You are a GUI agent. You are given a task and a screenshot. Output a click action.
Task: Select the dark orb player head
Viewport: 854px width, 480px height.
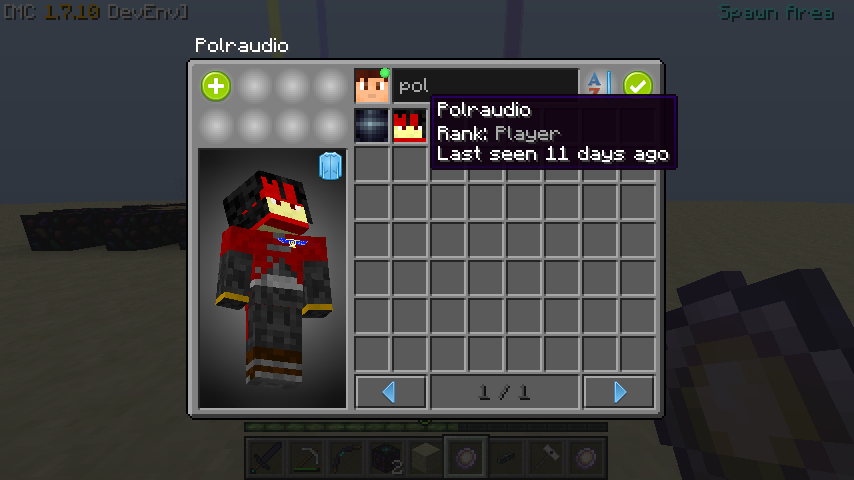point(372,126)
